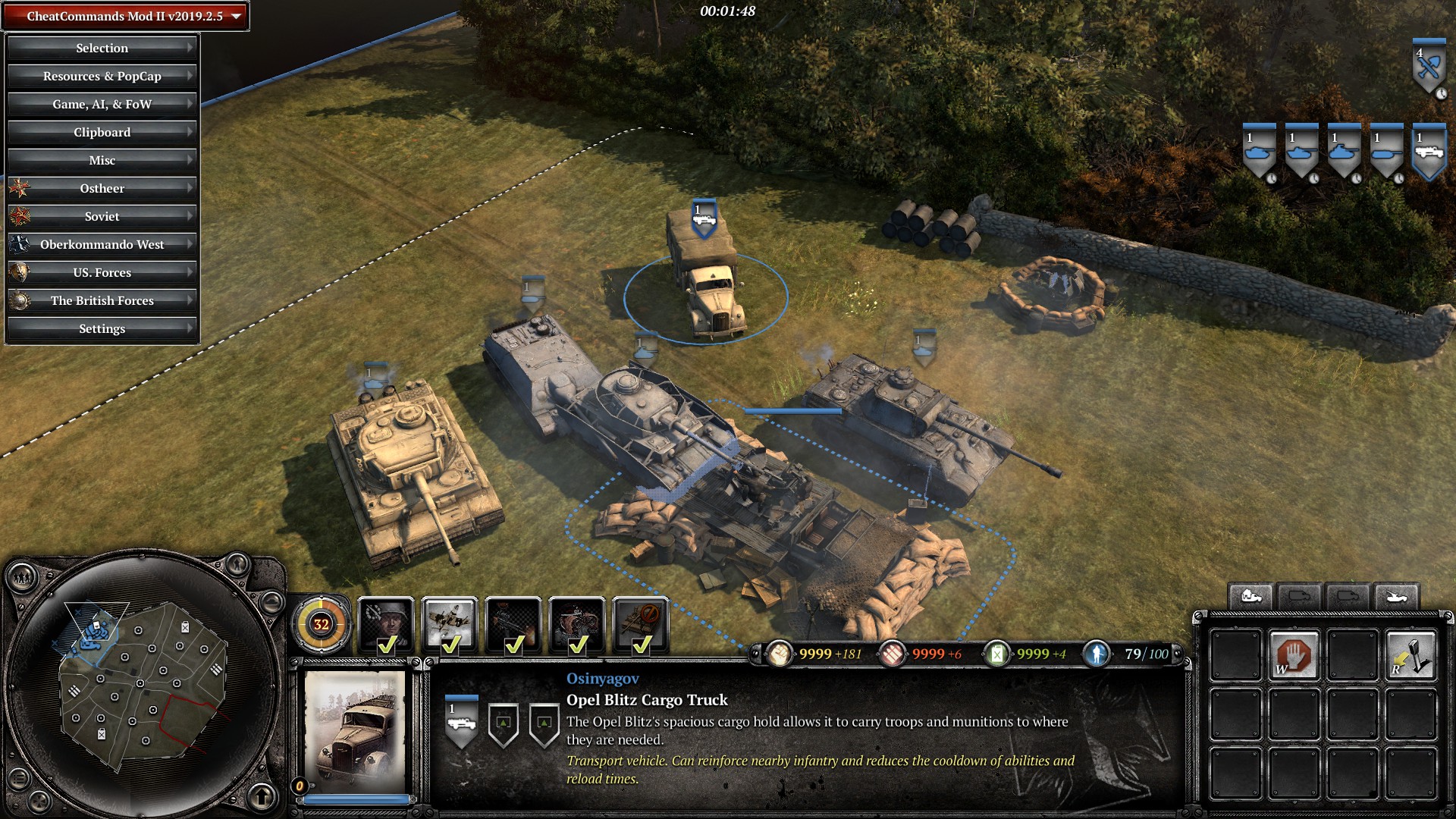Activate the Stop command with red hand
Viewport: 1456px width, 819px height.
pos(1294,655)
